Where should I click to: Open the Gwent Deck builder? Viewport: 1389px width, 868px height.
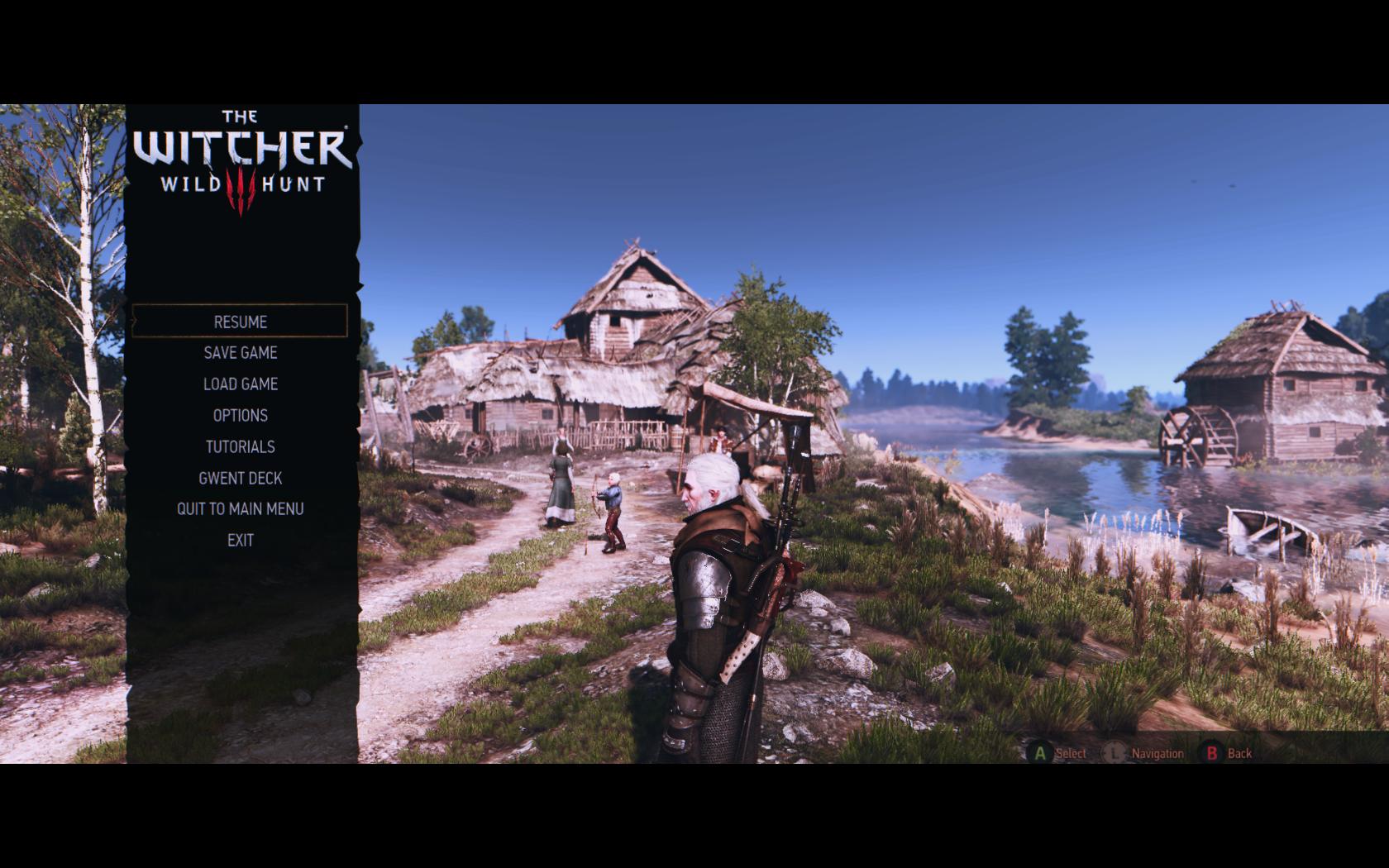pos(240,479)
